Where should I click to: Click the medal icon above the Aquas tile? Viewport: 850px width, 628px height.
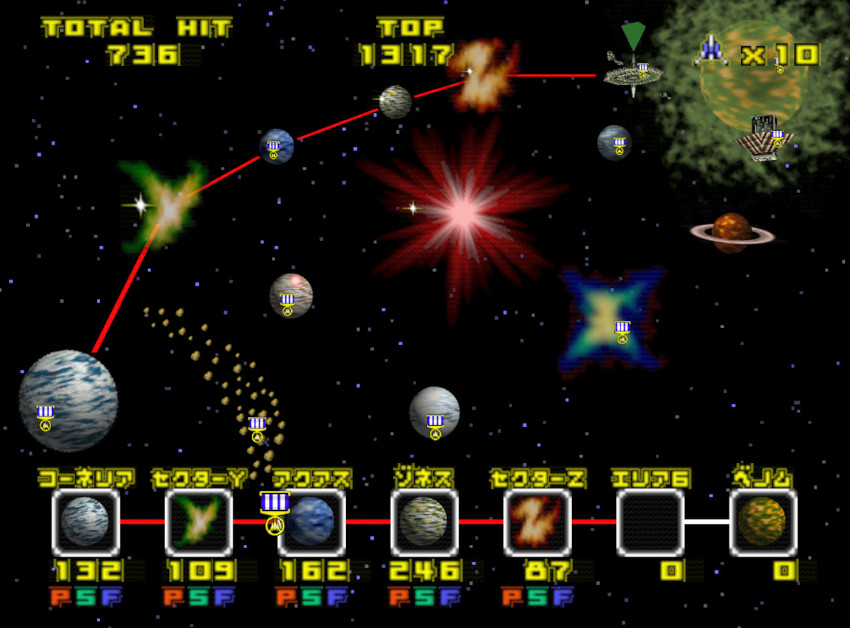tap(274, 510)
